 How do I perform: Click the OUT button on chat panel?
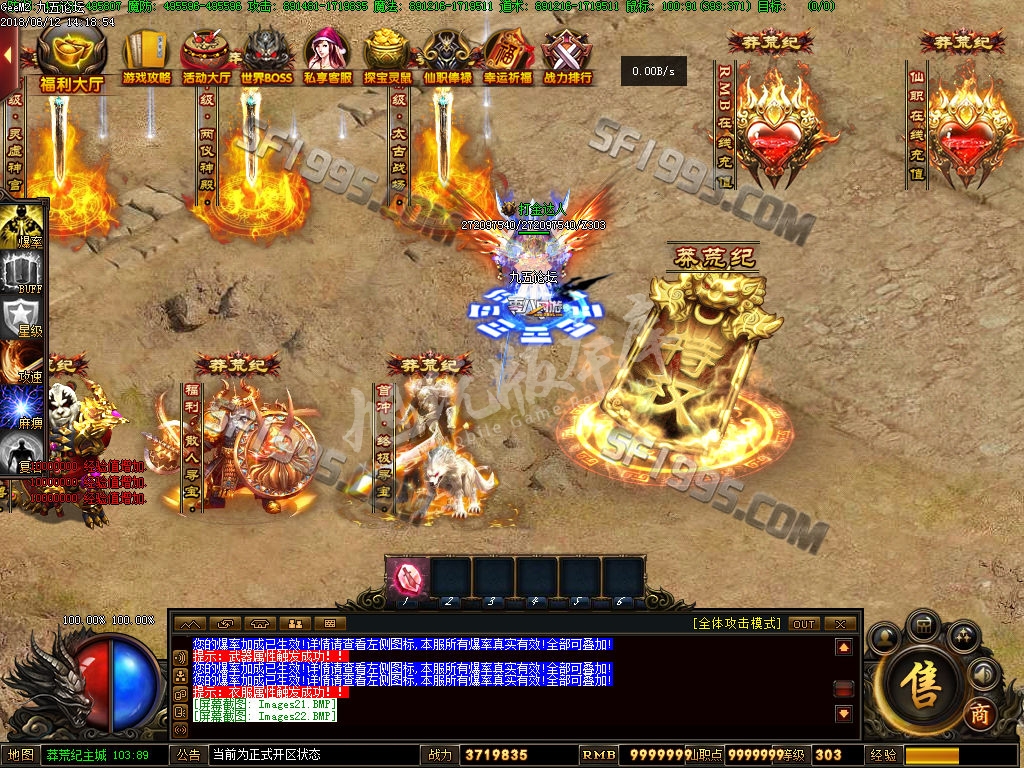[x=804, y=624]
